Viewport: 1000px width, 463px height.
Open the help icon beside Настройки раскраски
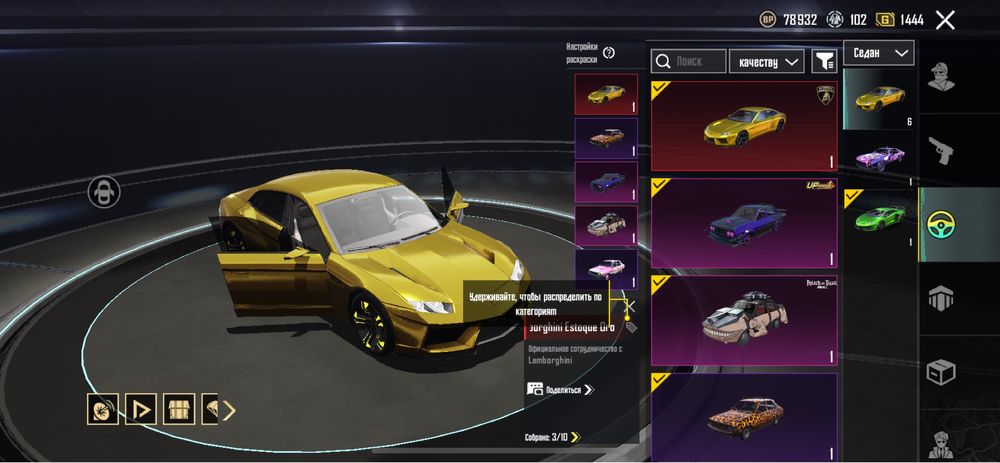pos(609,53)
